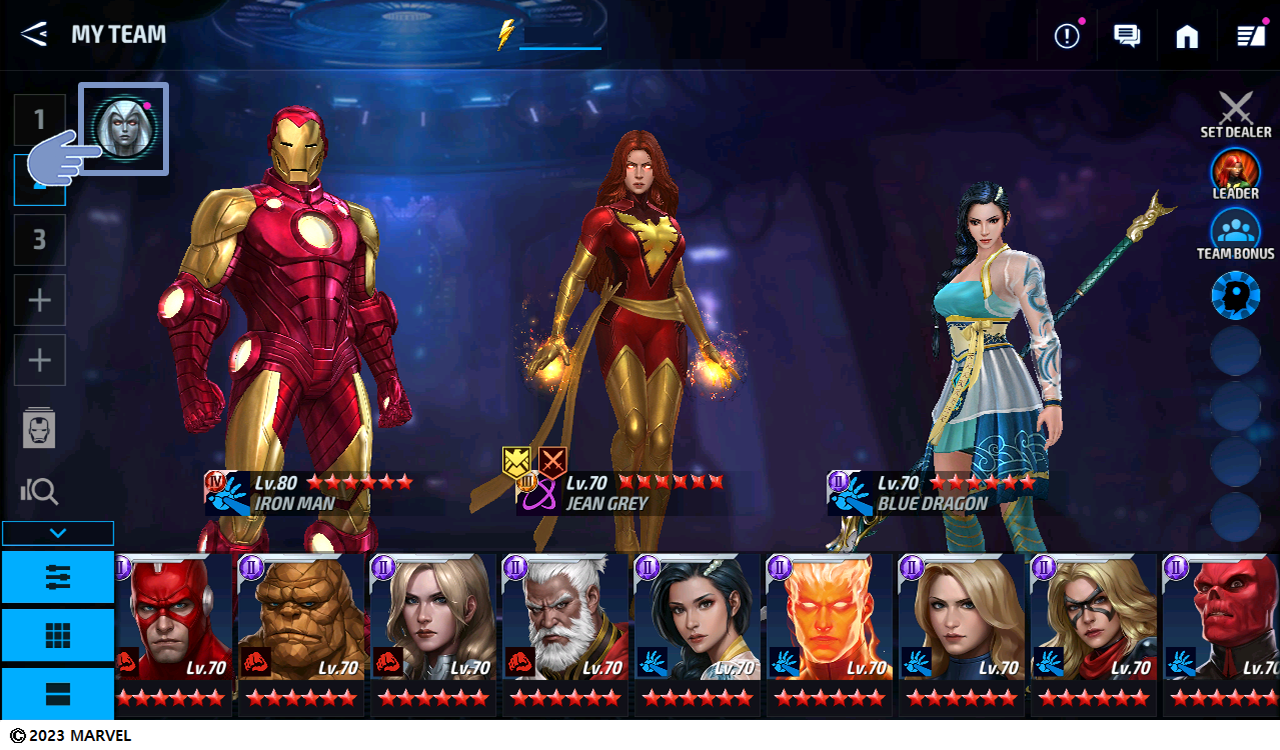The width and height of the screenshot is (1280, 750).
Task: Switch roster to grid view
Action: [x=58, y=635]
